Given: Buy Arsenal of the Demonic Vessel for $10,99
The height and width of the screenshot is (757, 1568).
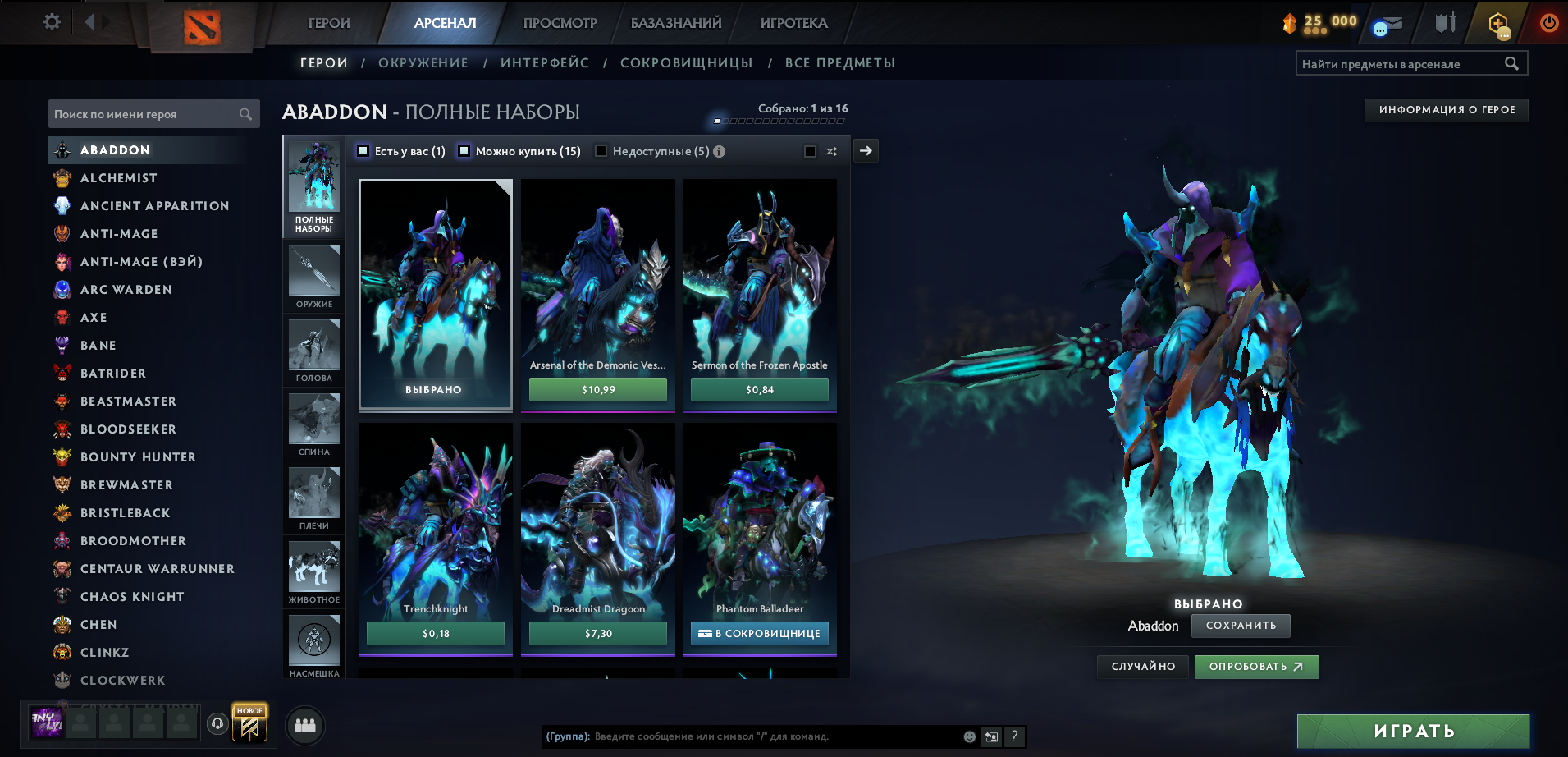Looking at the screenshot, I should pos(597,389).
